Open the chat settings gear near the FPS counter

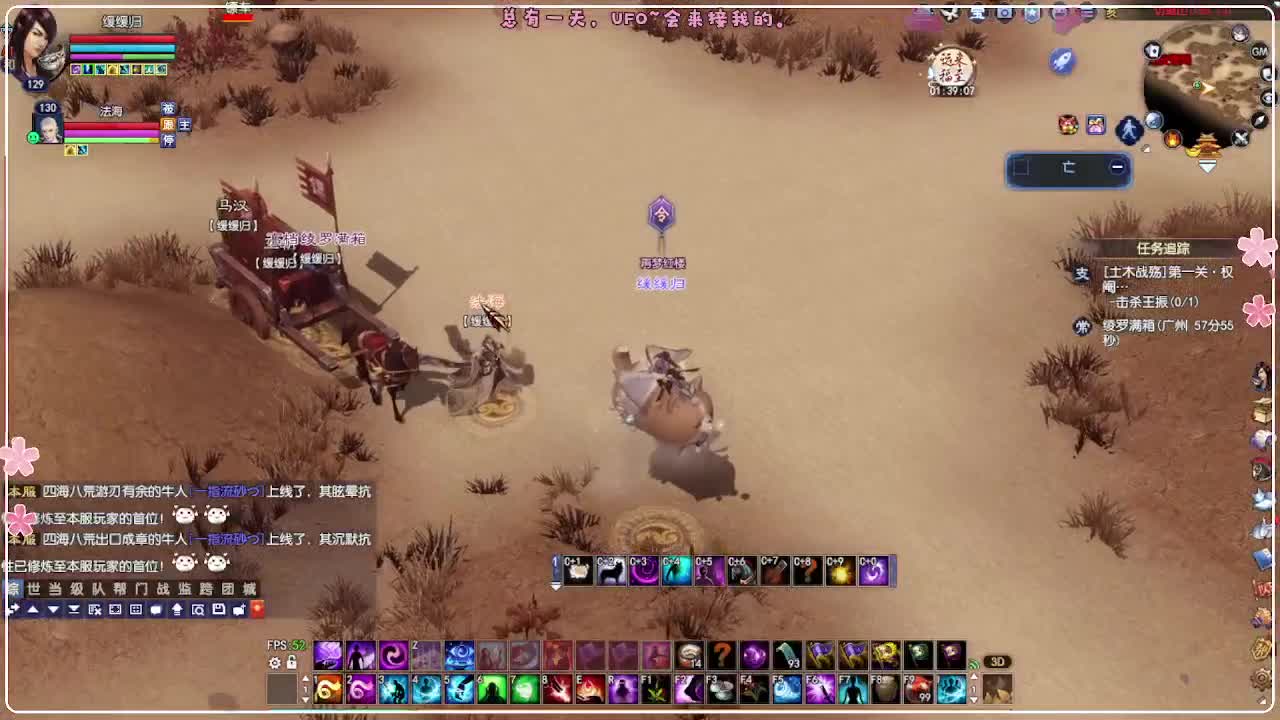click(x=273, y=662)
